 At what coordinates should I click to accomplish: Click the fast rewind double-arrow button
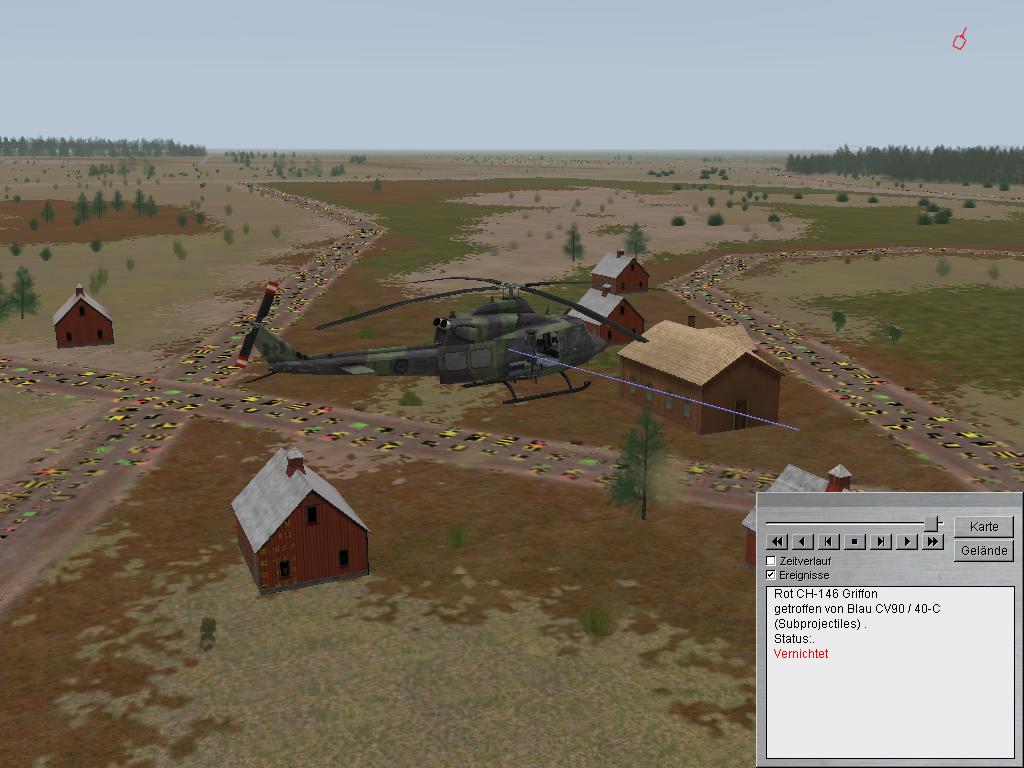point(777,542)
